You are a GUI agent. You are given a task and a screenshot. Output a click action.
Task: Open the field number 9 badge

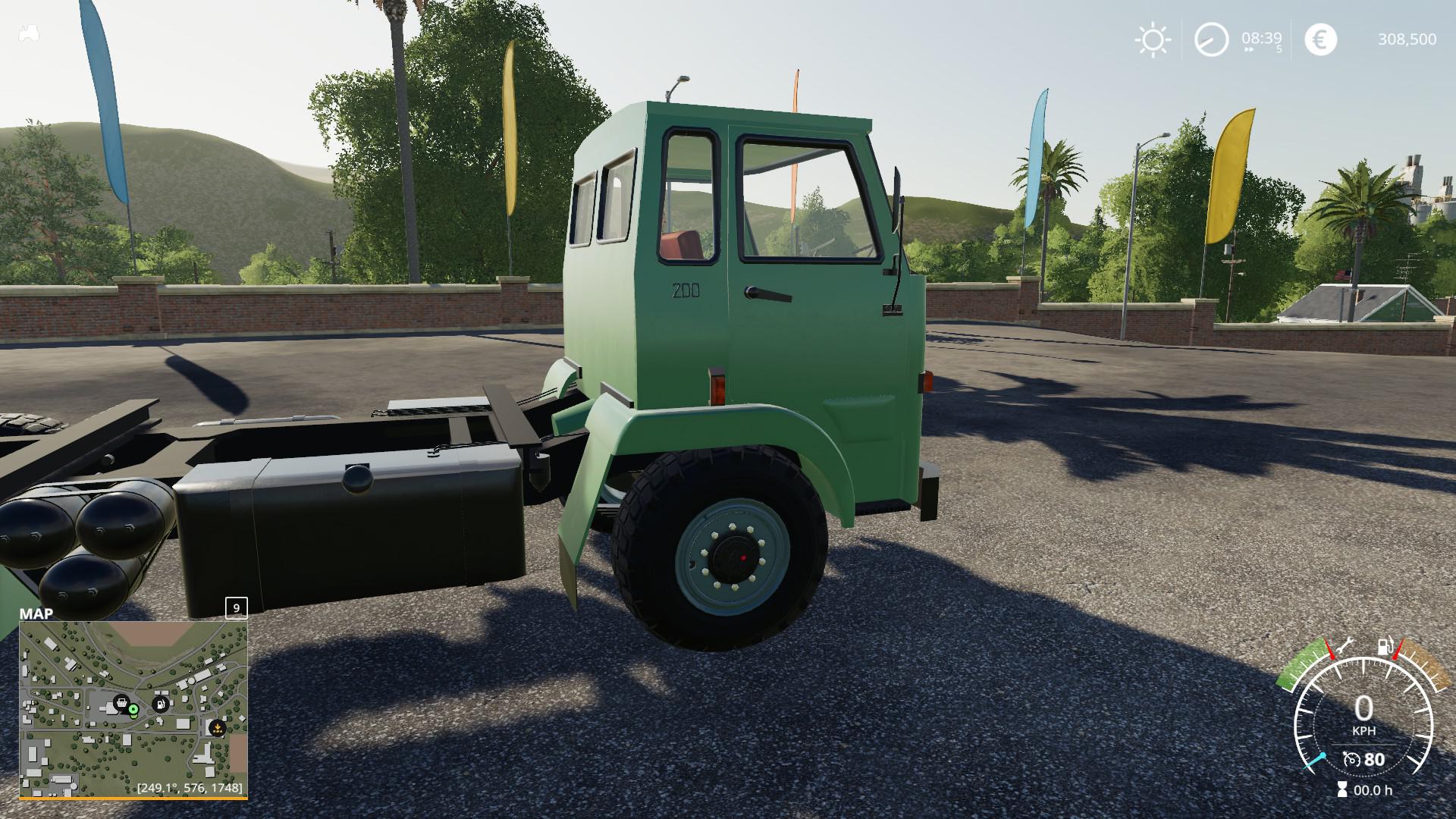pos(235,609)
